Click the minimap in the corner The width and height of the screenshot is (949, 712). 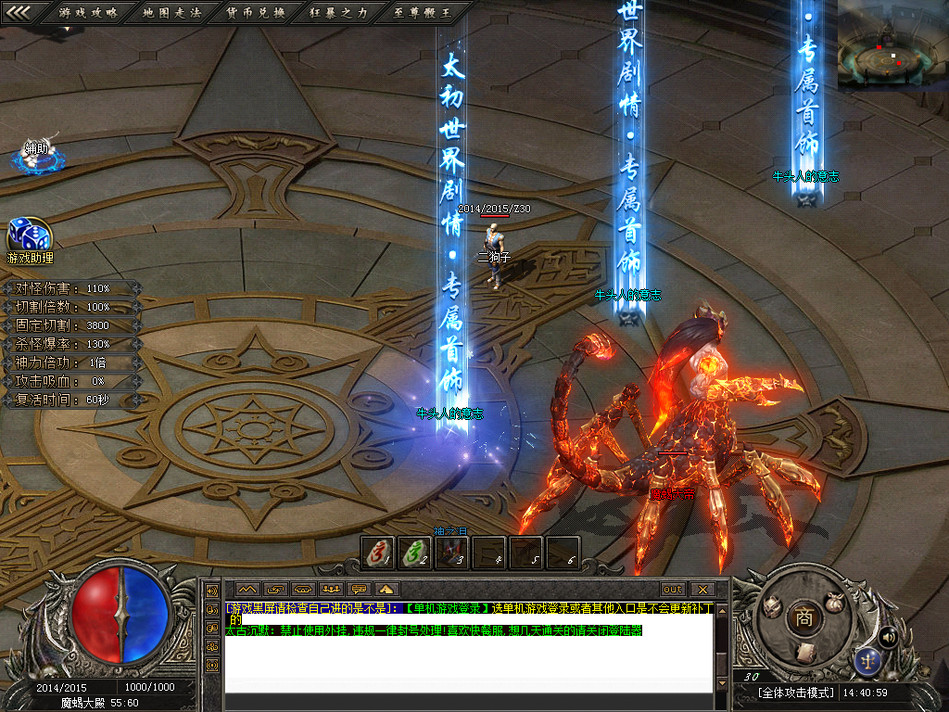click(892, 45)
